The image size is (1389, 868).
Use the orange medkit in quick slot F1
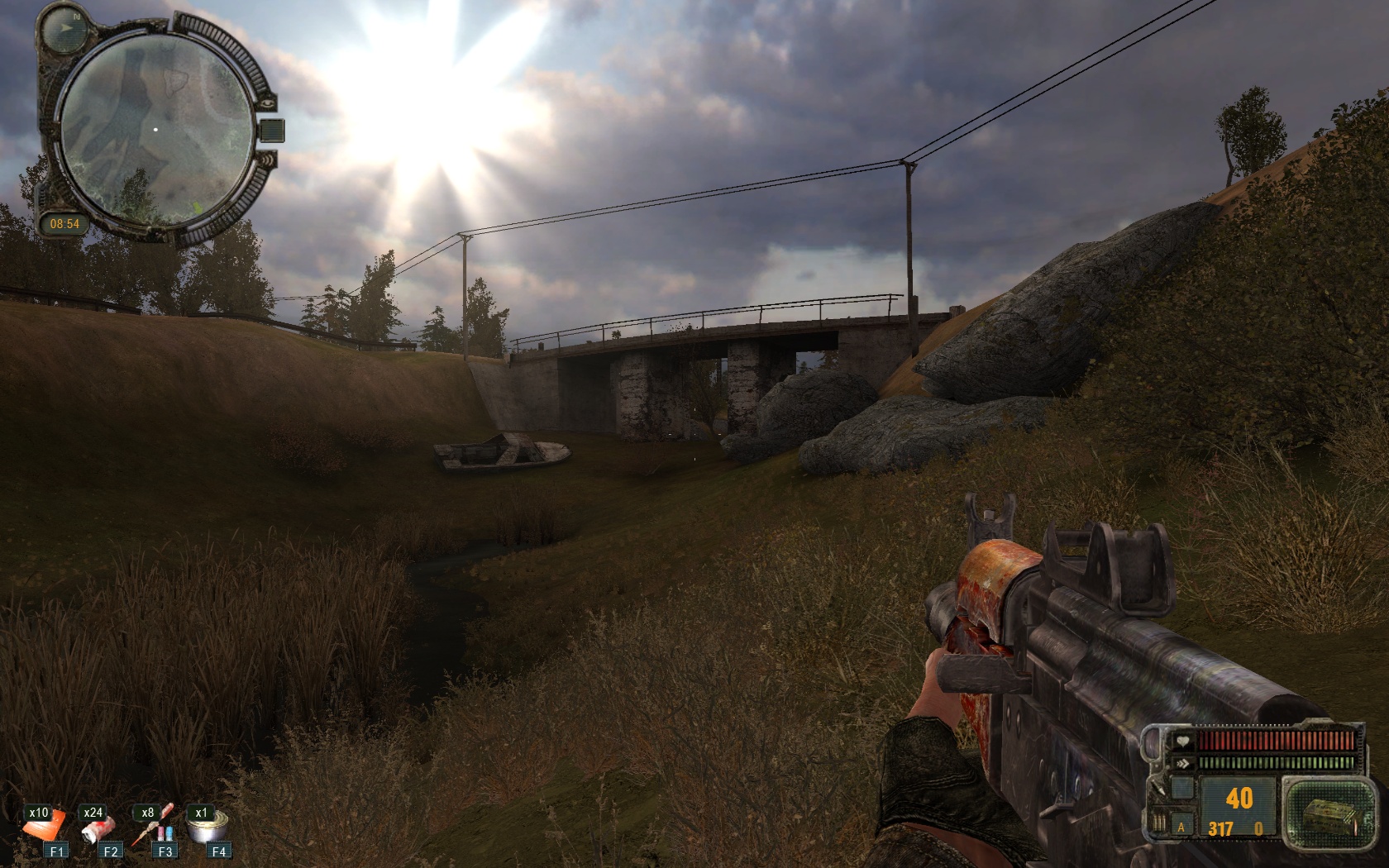44,826
